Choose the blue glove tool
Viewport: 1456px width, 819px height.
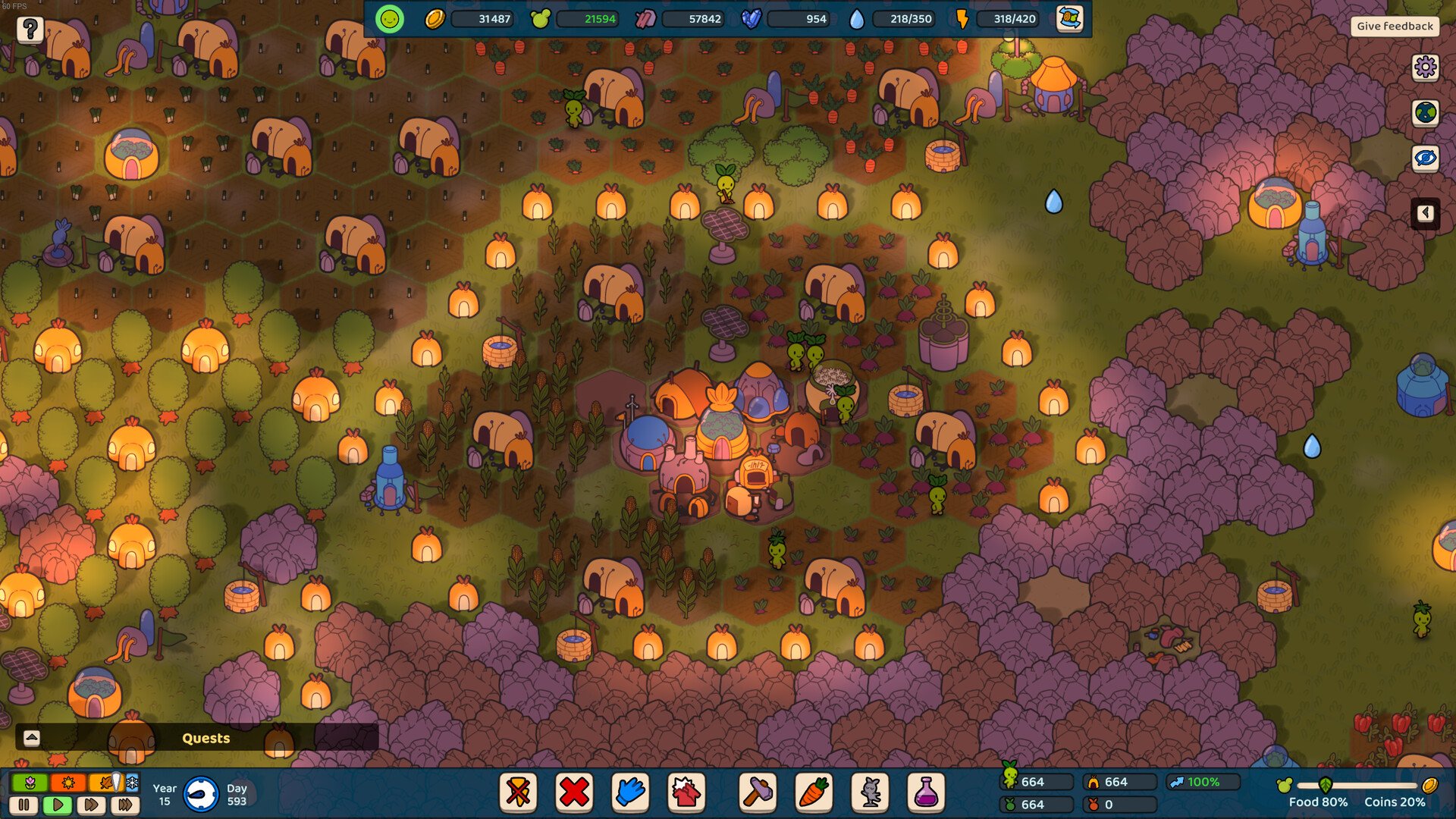630,792
